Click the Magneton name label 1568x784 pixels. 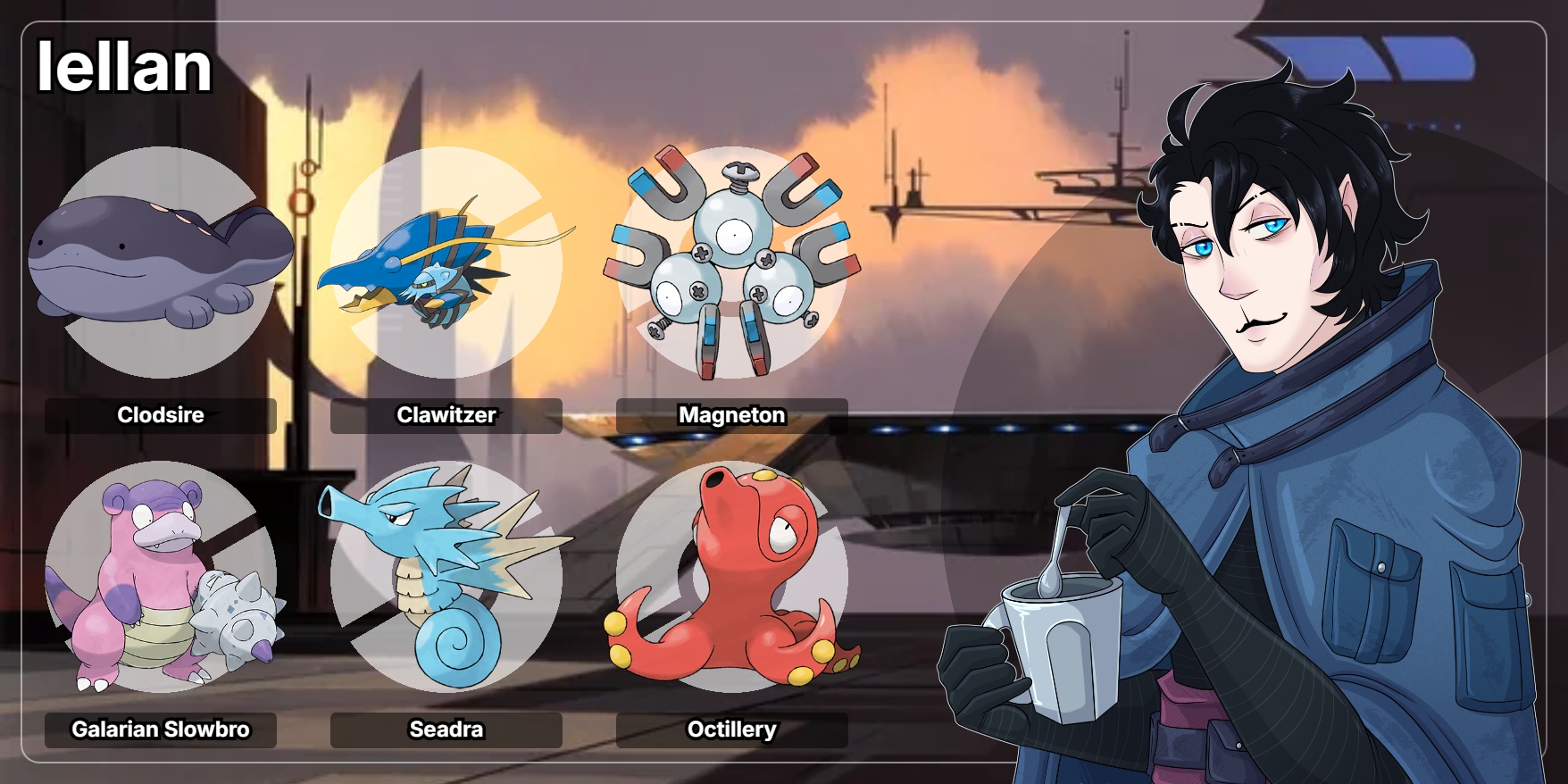pos(731,415)
